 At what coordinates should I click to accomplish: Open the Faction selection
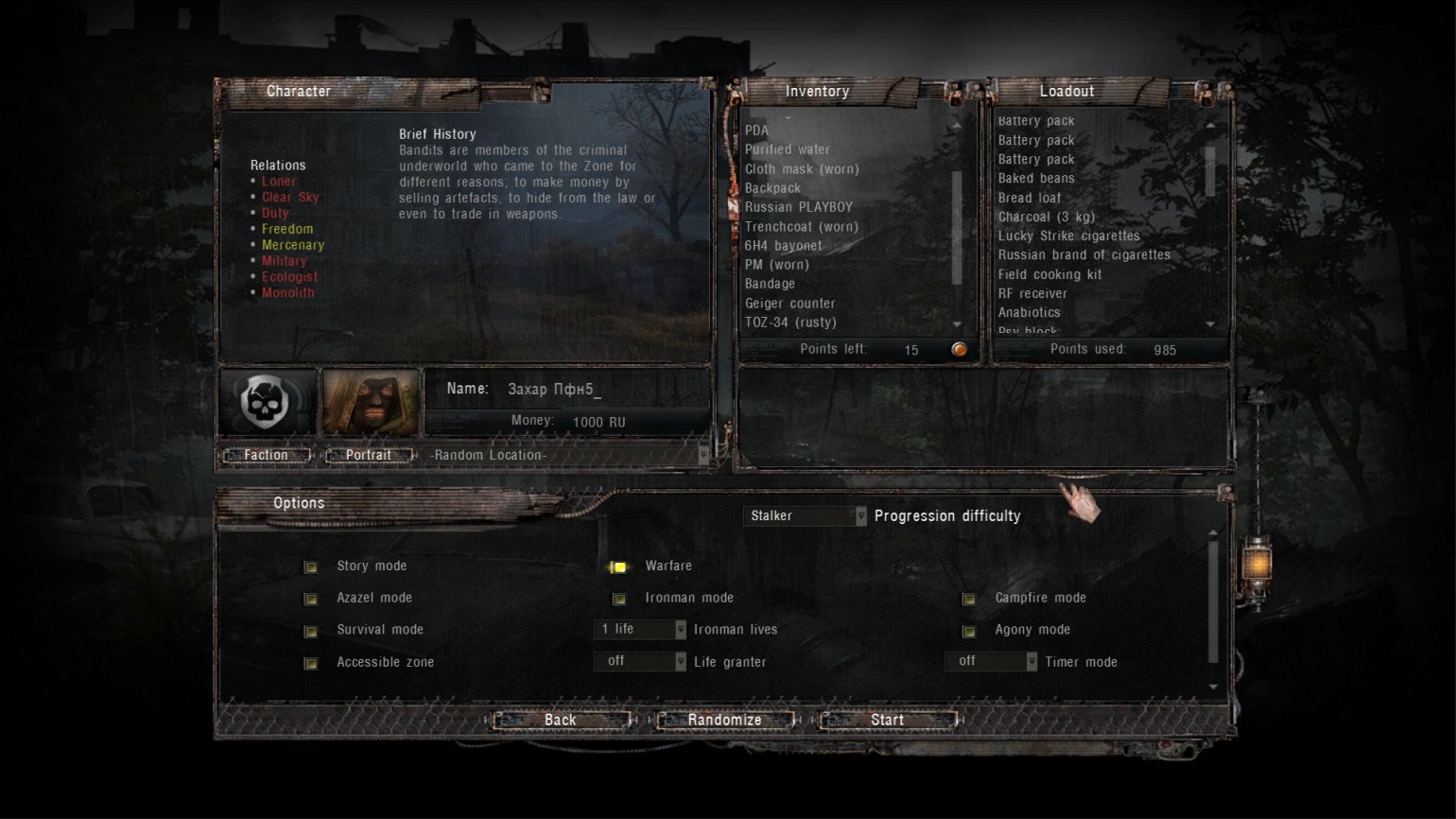point(266,455)
